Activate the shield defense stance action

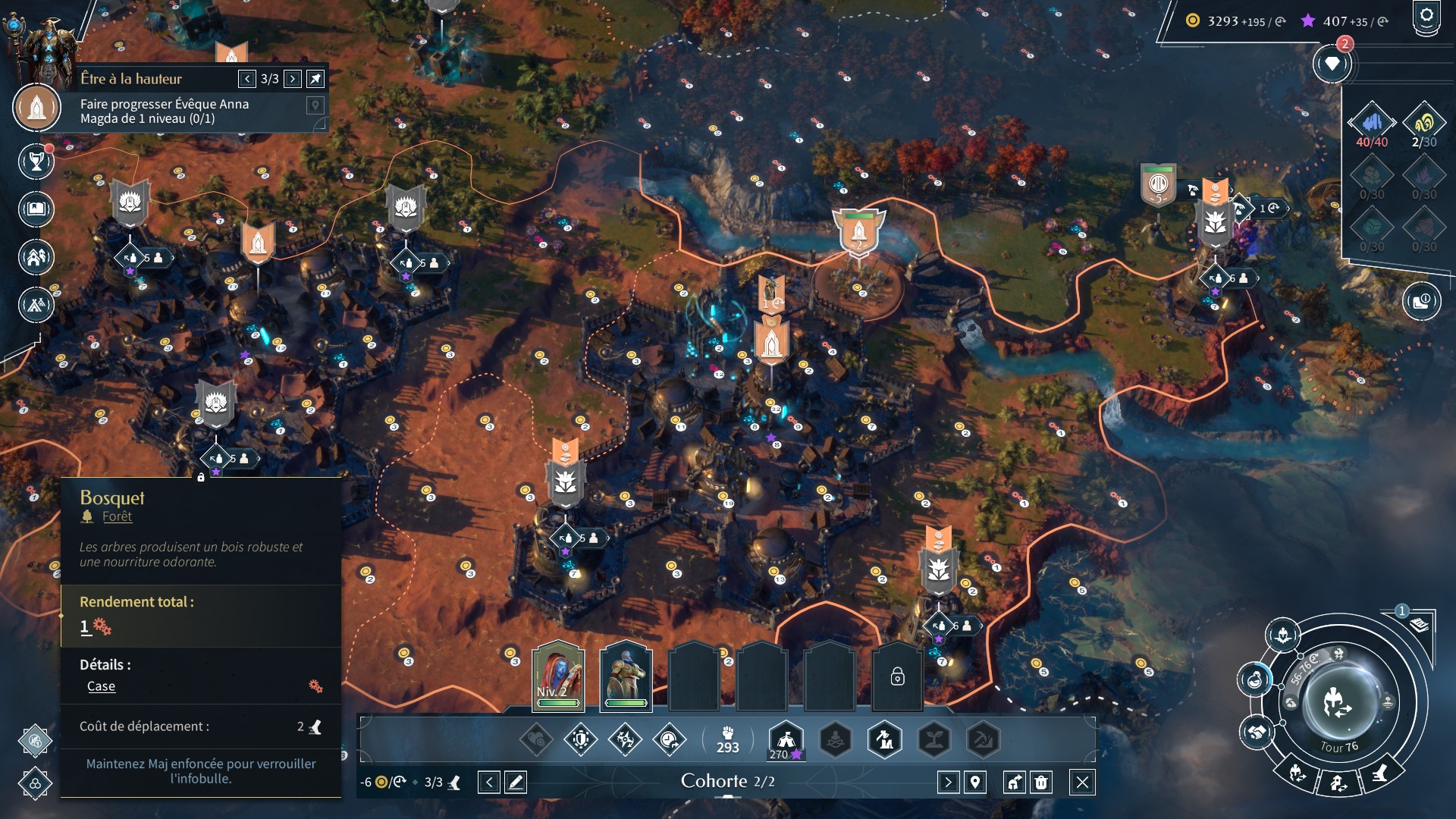point(581,739)
